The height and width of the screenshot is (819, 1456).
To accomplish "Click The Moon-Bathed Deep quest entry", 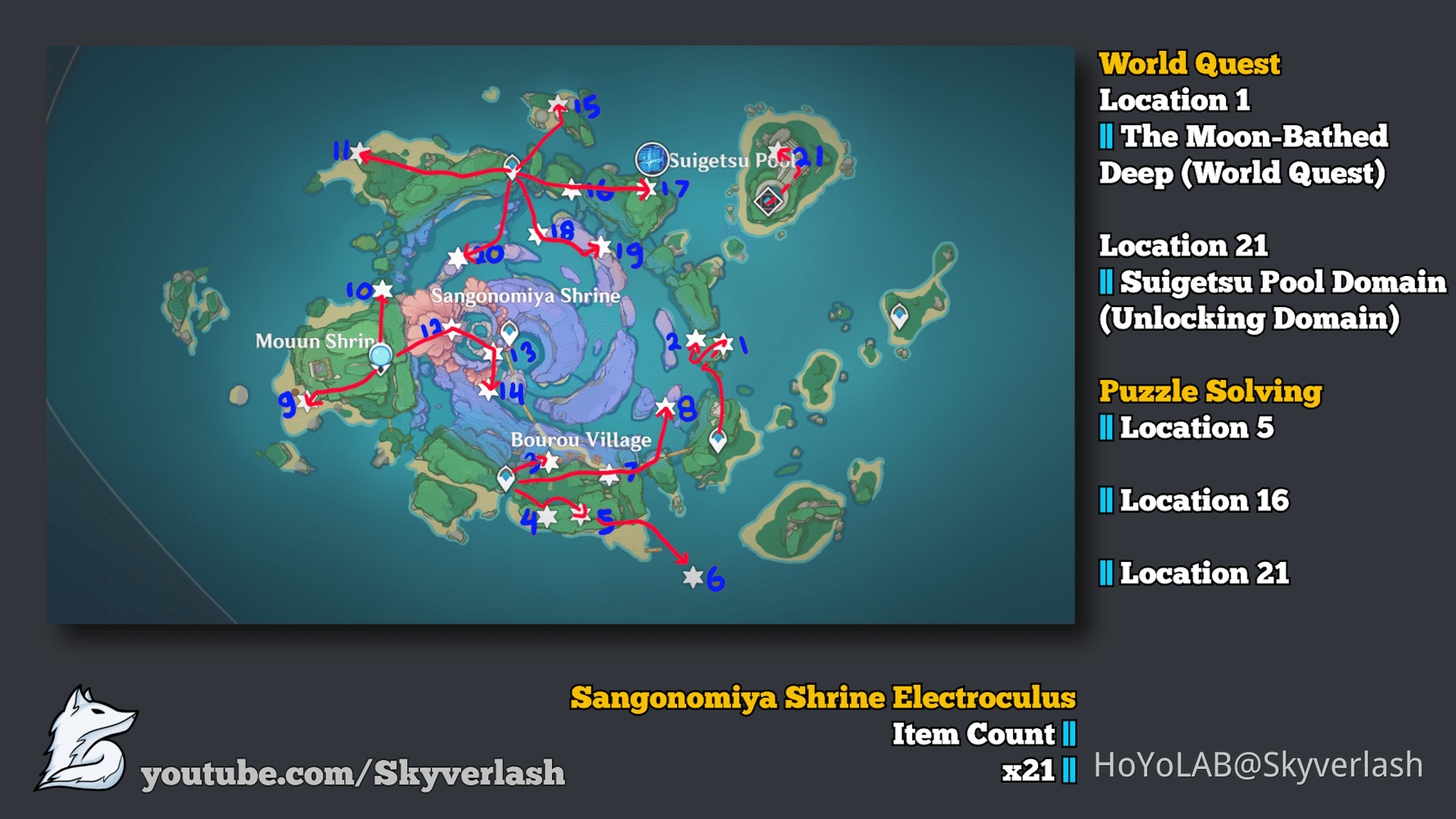I will coord(1245,156).
